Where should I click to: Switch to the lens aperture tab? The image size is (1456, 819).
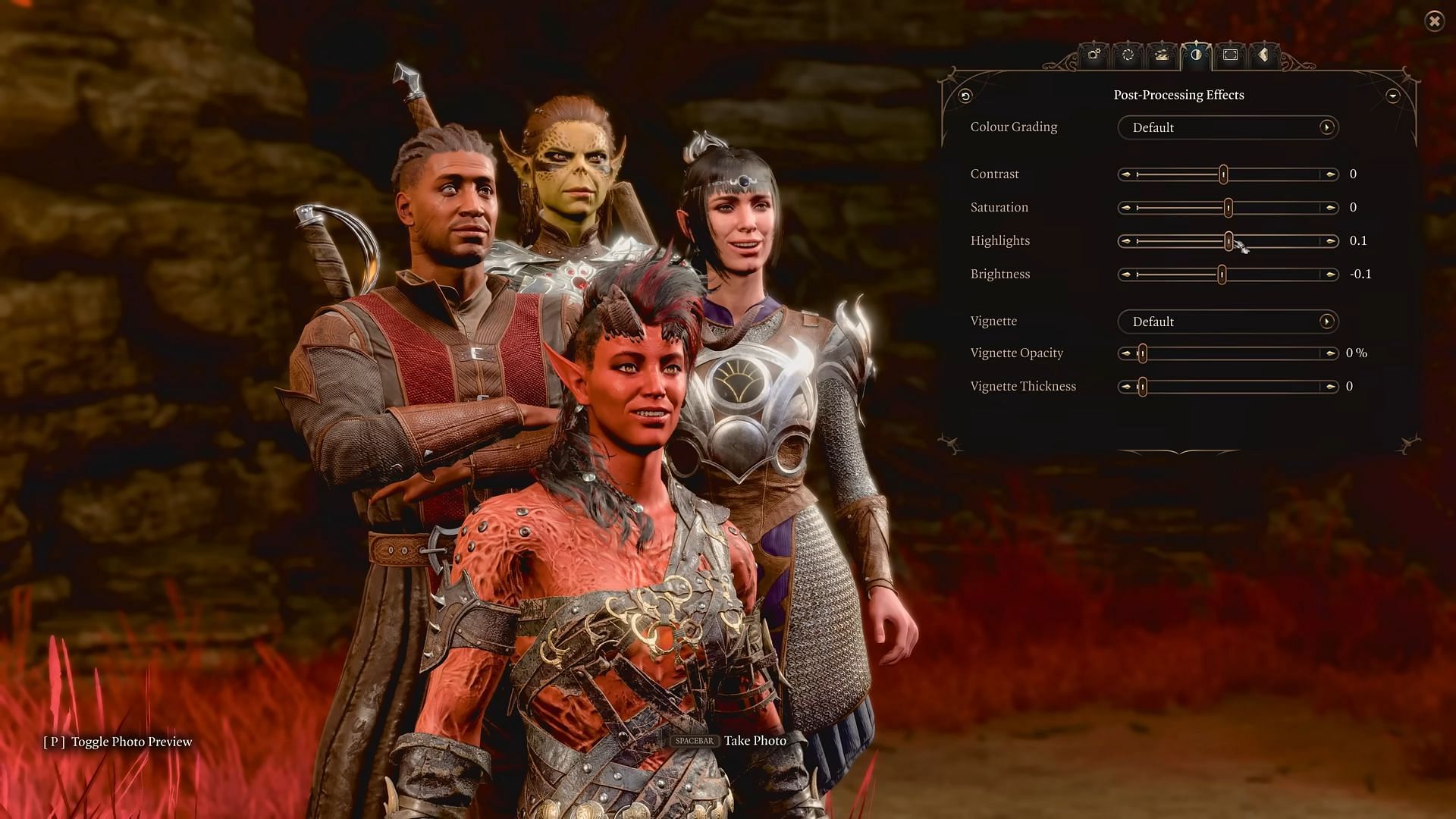[x=1128, y=55]
